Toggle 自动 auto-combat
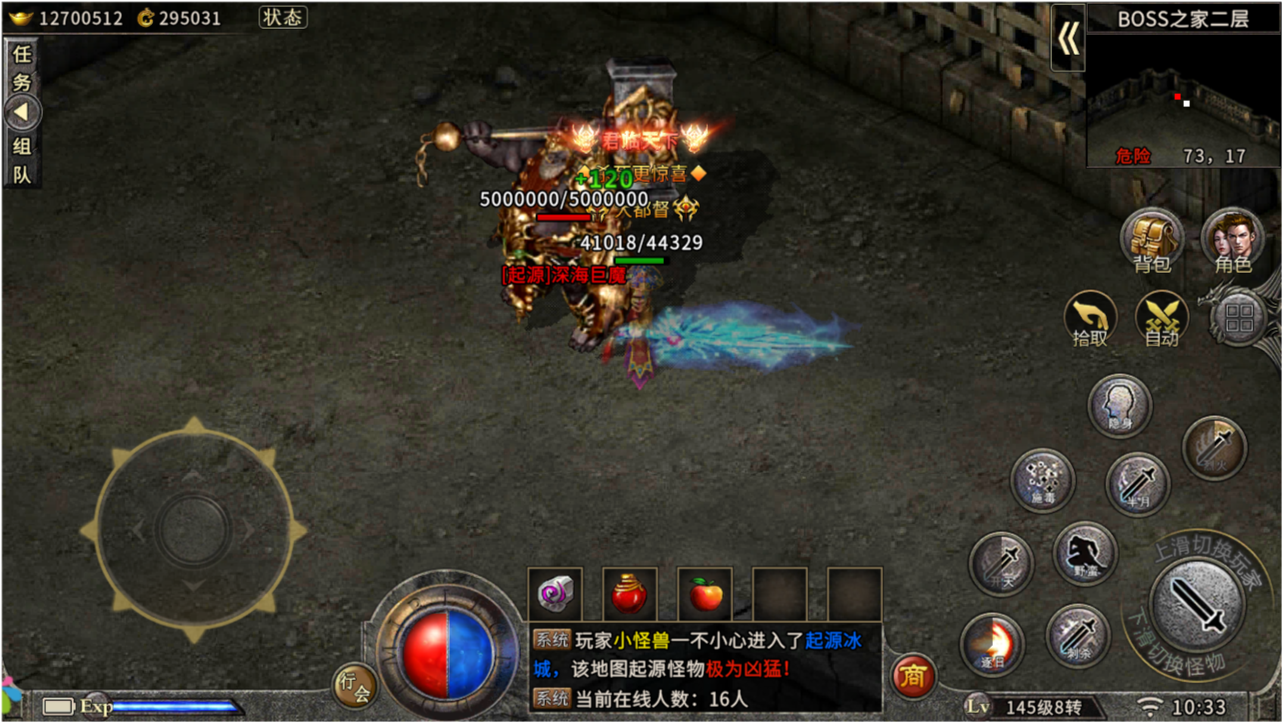Image resolution: width=1283 pixels, height=723 pixels. tap(1161, 319)
